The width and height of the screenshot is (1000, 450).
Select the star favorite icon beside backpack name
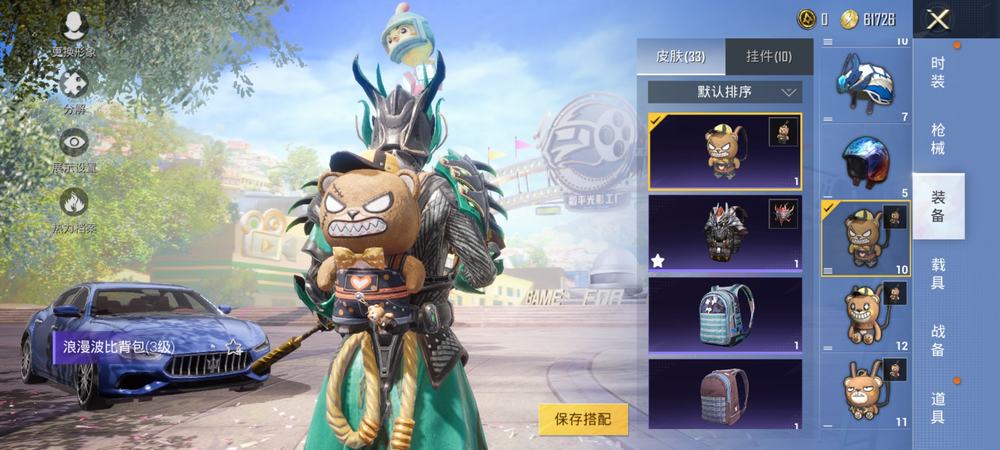point(234,347)
